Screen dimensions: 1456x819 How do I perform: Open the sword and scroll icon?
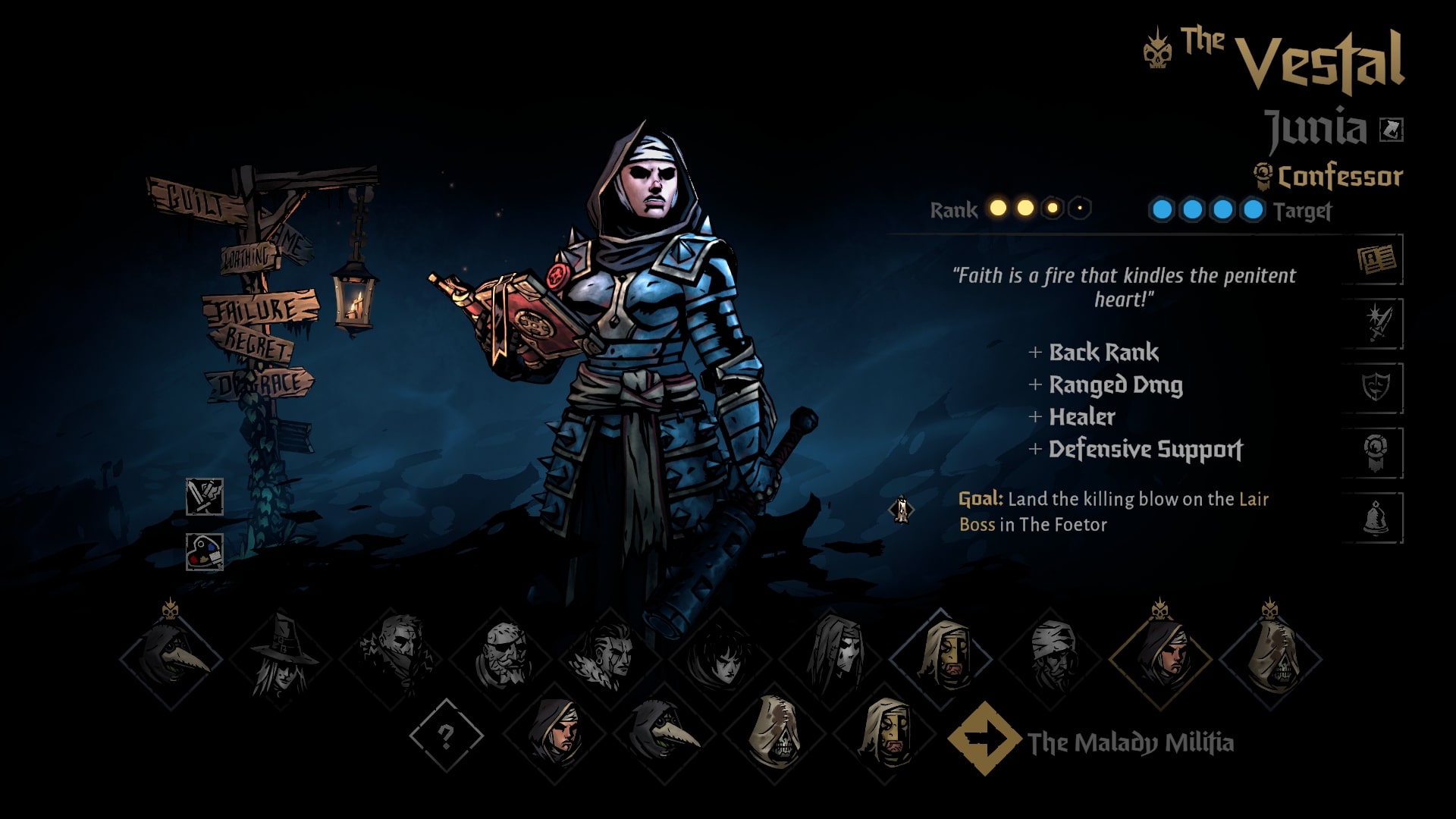205,497
